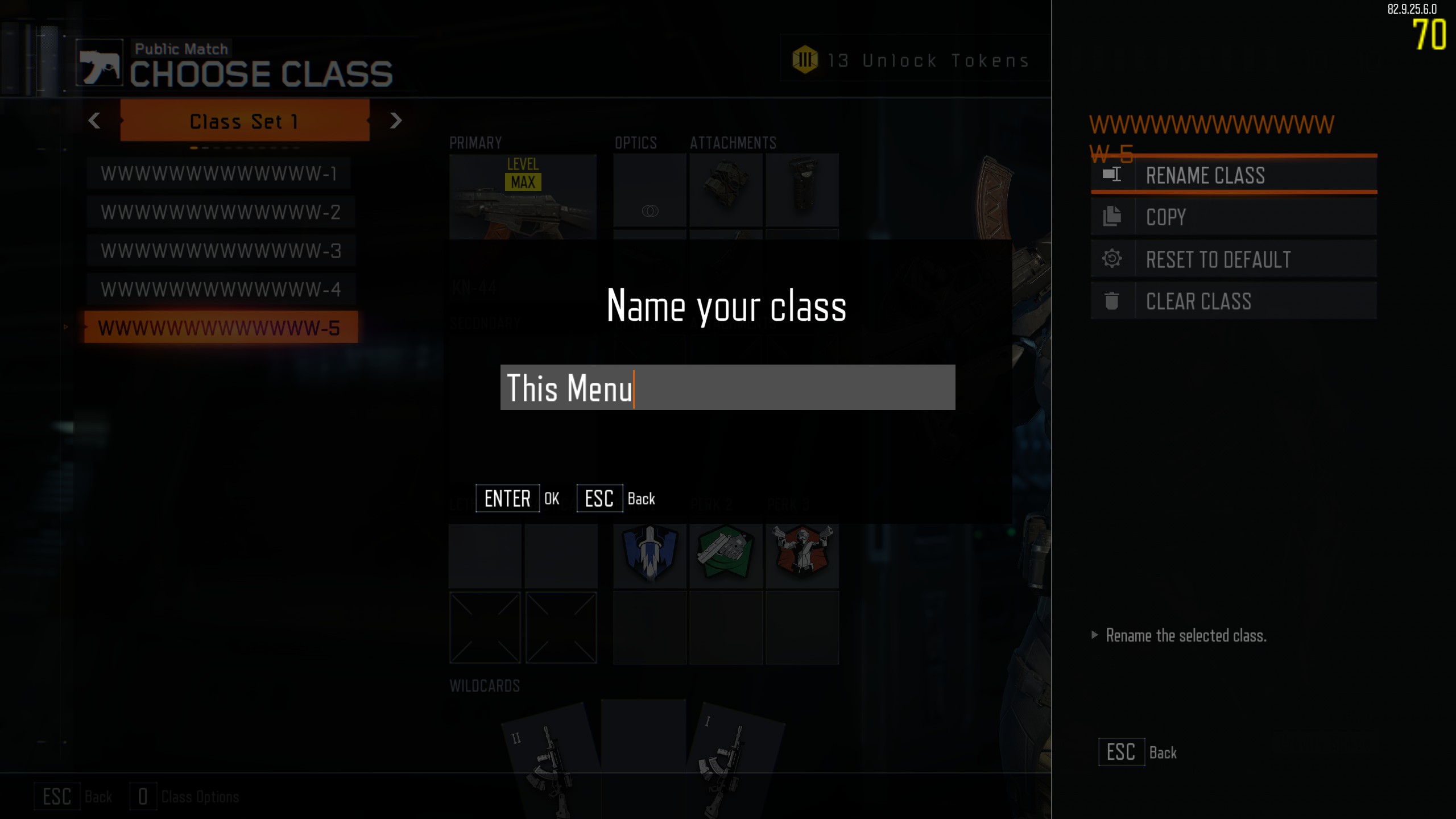1456x819 pixels.
Task: Go to next class set arrow
Action: tap(396, 121)
